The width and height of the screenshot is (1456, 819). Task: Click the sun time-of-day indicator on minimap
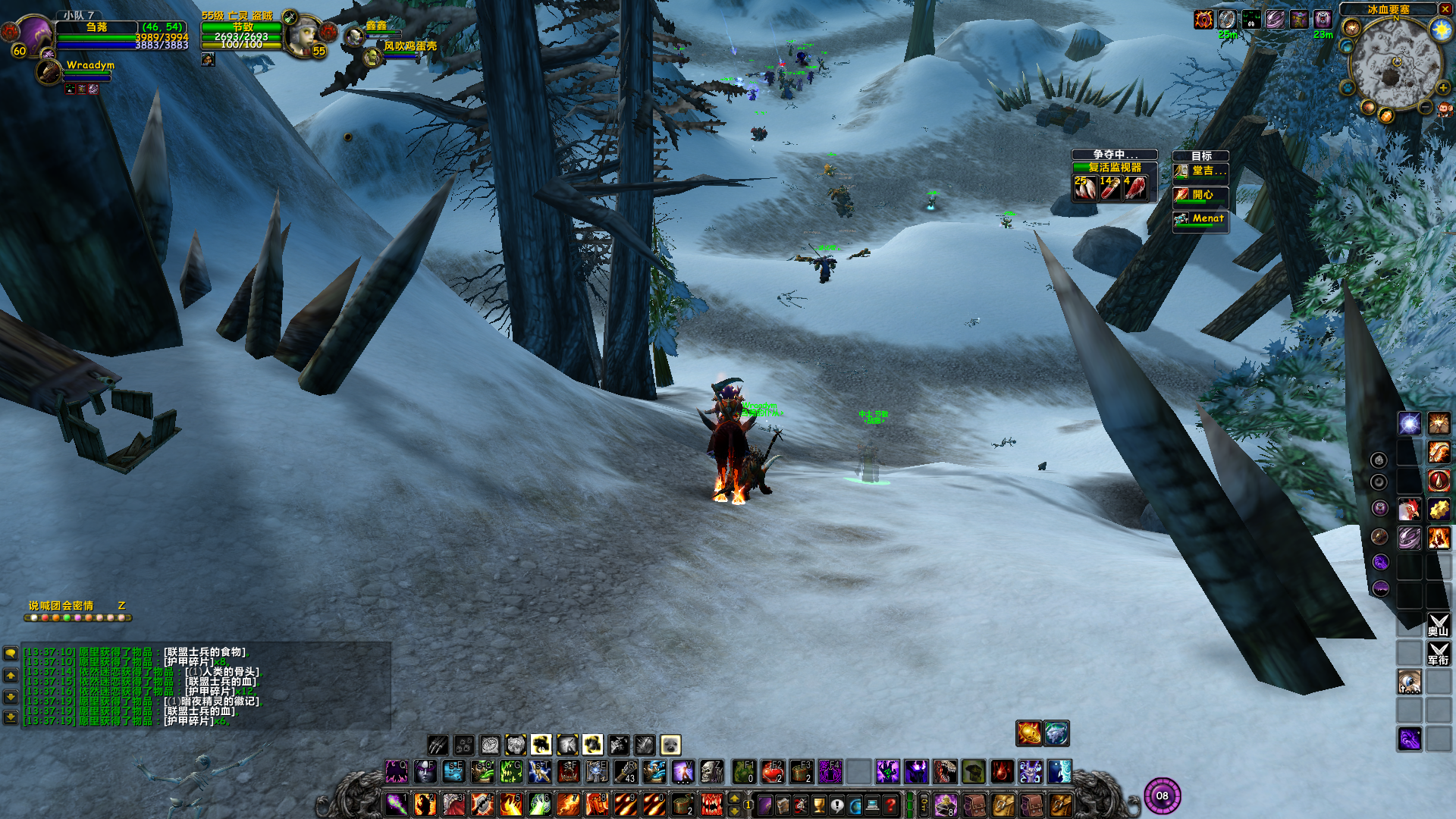(1440, 30)
